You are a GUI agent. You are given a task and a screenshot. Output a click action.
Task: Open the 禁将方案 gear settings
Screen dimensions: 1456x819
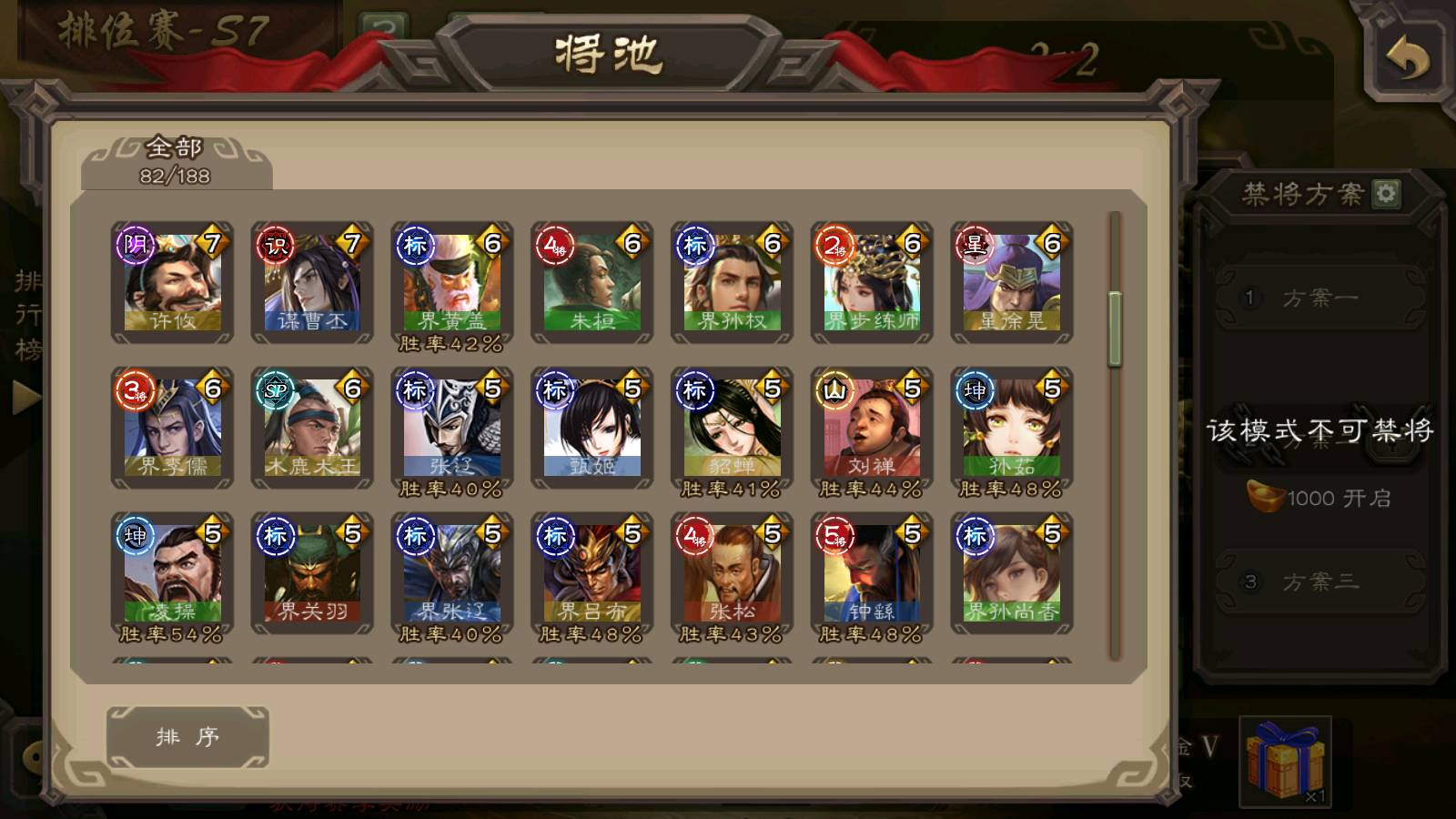pos(1386,194)
